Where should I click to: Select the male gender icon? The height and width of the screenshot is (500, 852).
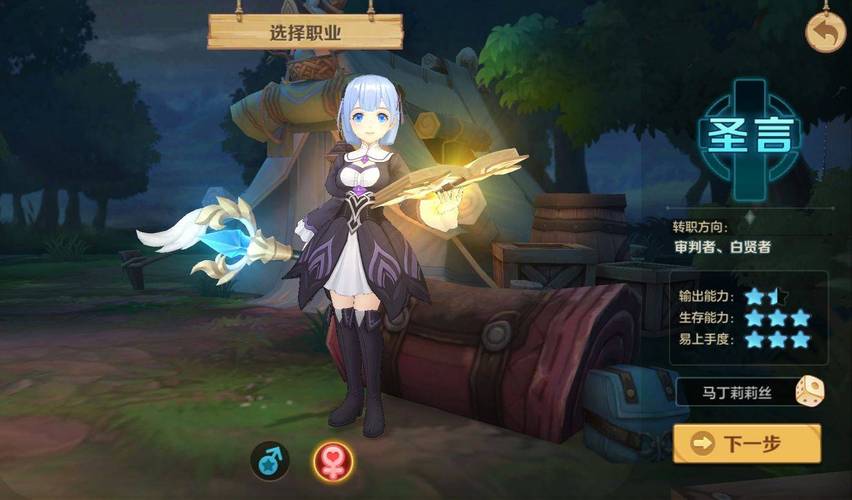pyautogui.click(x=269, y=459)
